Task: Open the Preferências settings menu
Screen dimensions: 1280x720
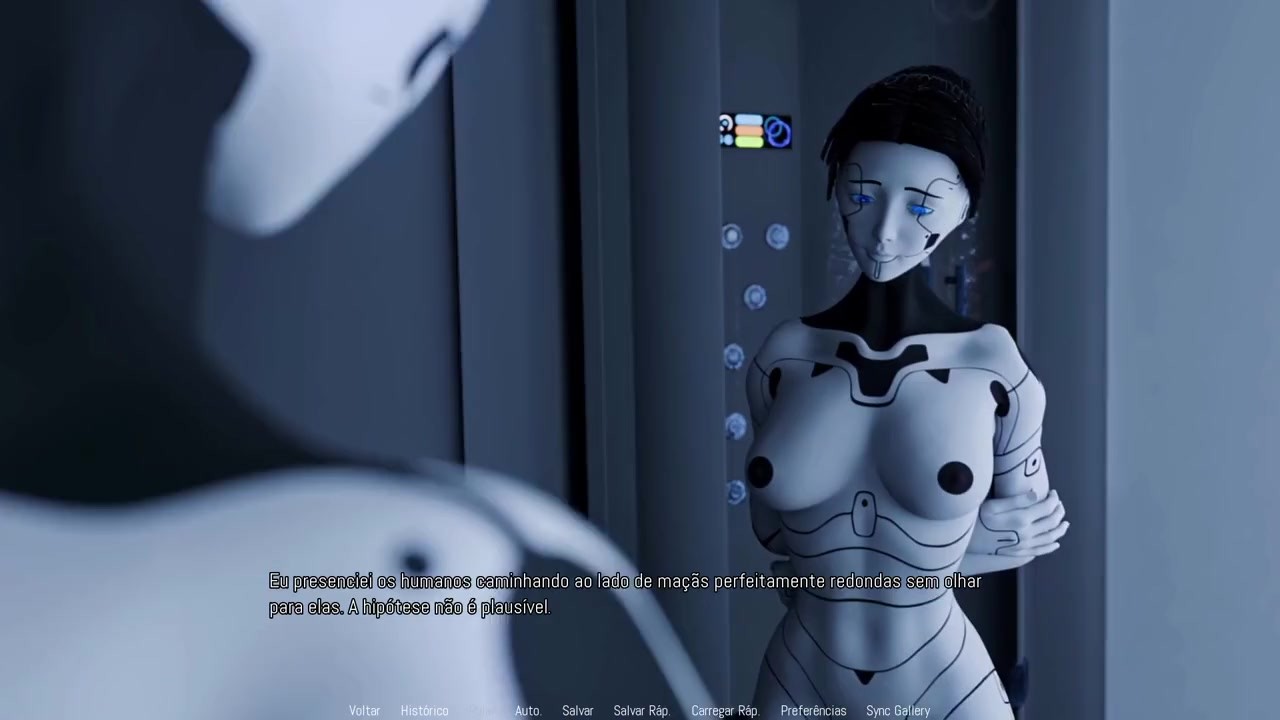Action: [813, 710]
